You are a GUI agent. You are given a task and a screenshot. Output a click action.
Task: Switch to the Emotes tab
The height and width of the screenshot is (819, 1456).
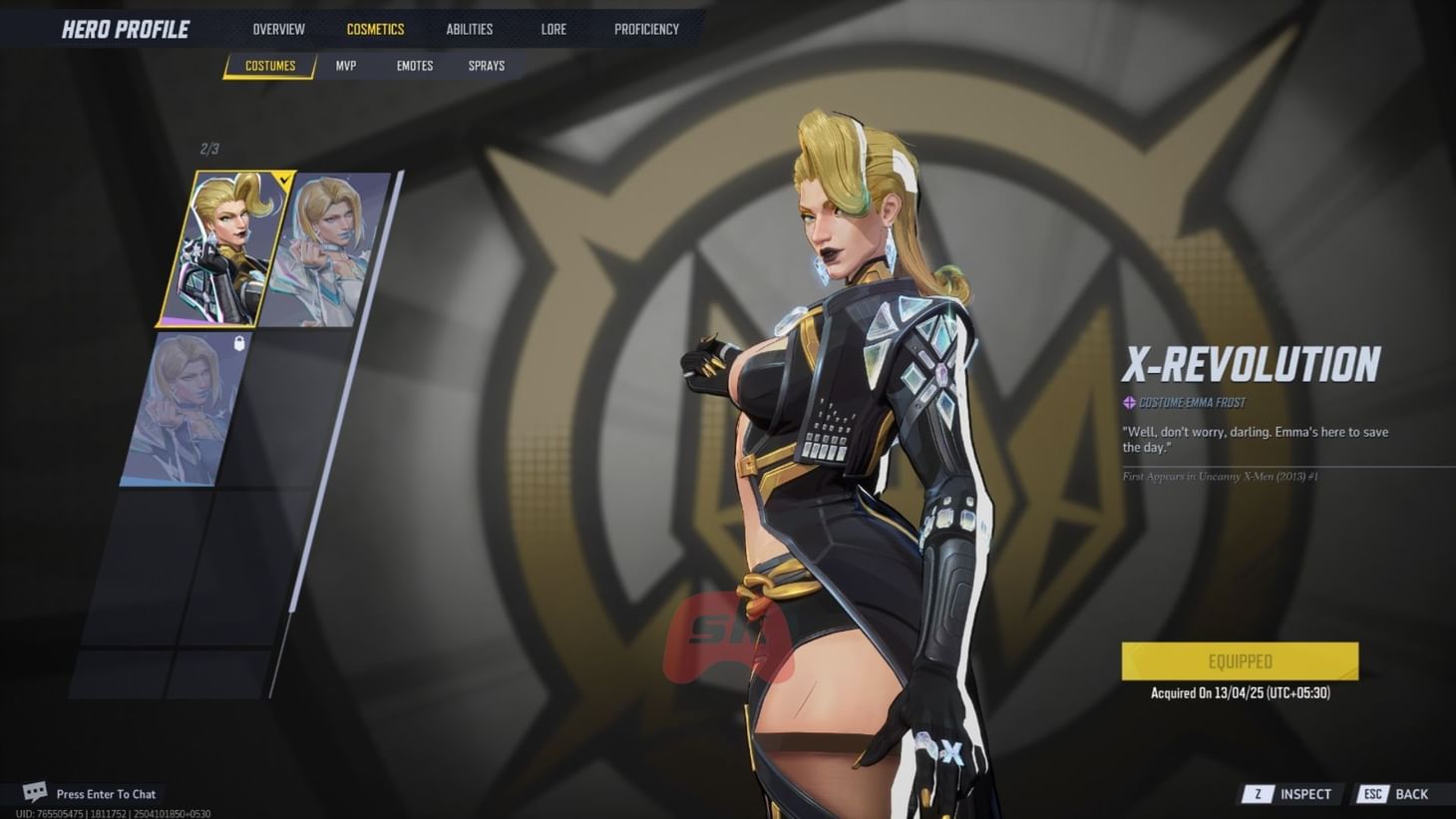413,66
